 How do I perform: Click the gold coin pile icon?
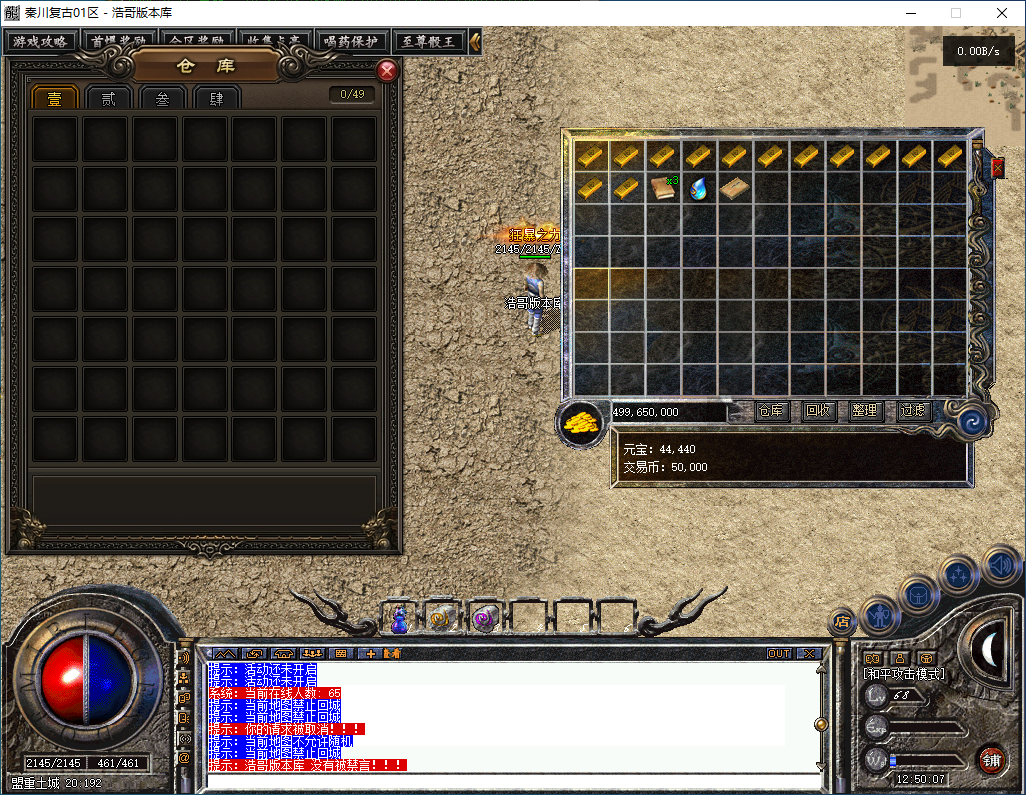[581, 422]
